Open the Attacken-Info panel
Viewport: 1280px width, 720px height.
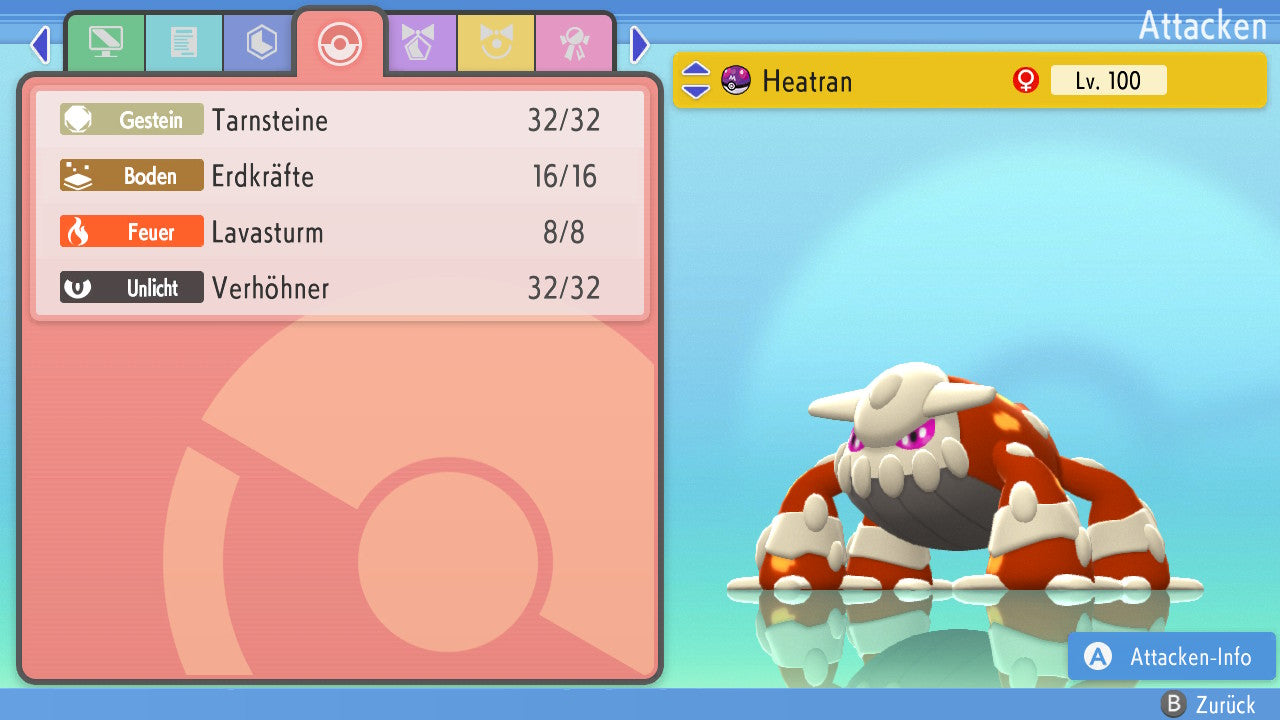[1171, 657]
